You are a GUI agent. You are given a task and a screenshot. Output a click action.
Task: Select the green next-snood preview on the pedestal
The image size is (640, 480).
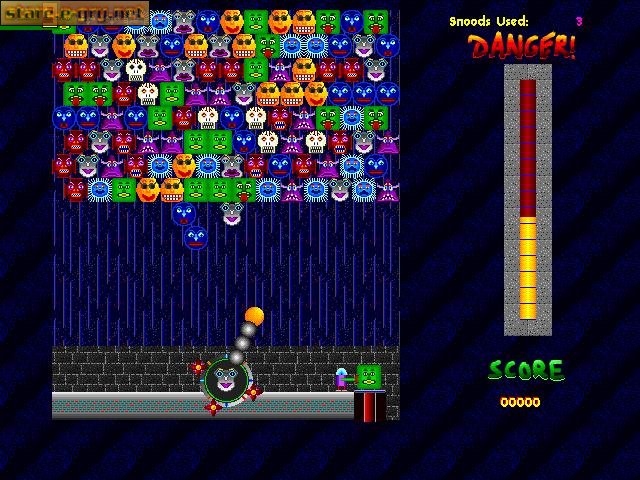coord(369,377)
